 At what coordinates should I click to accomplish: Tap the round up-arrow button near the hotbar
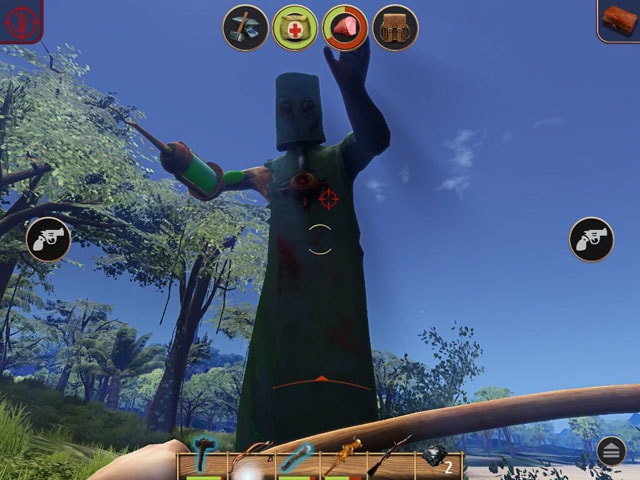pos(611,452)
